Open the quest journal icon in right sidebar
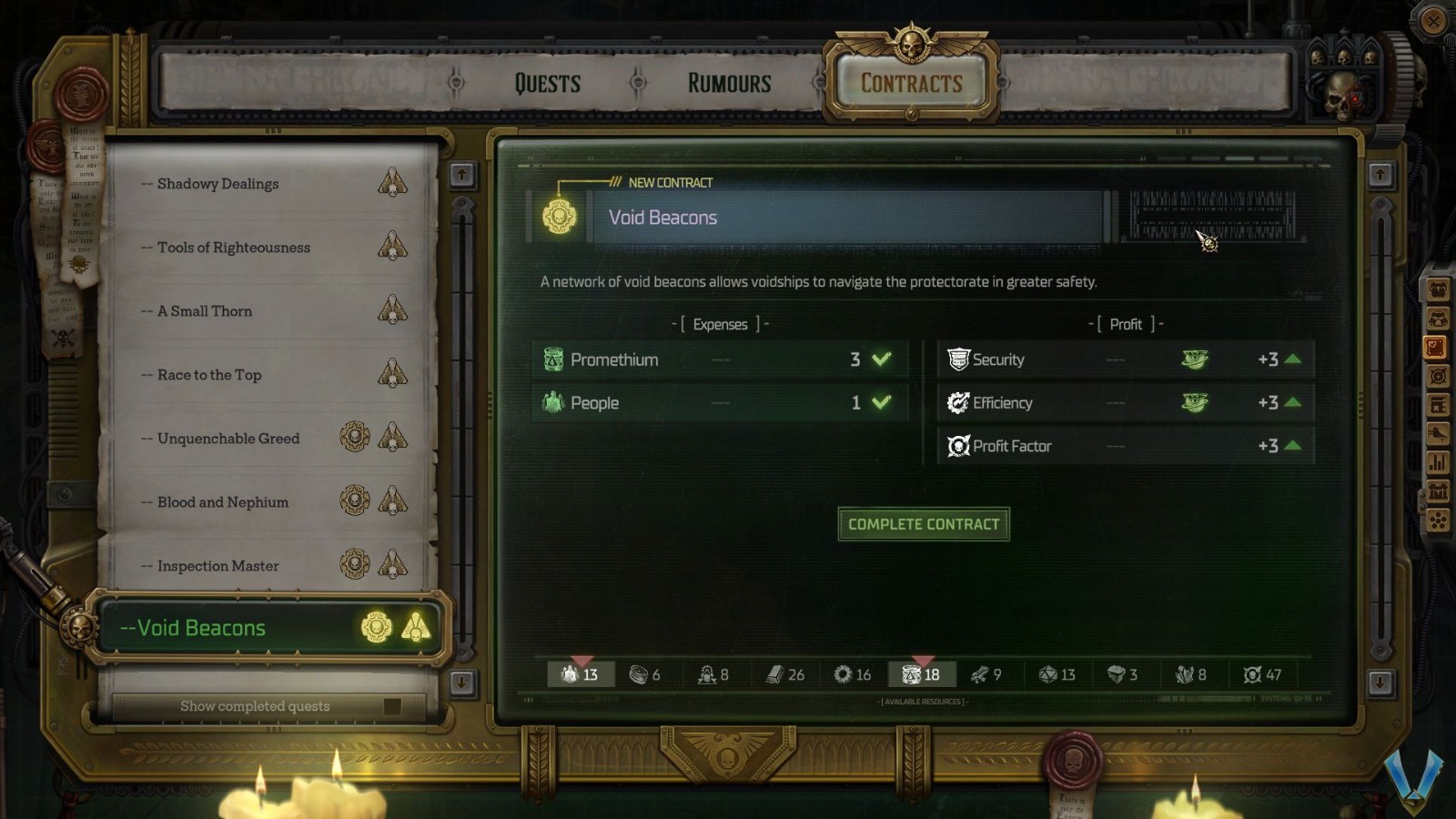This screenshot has width=1456, height=819. (1438, 346)
